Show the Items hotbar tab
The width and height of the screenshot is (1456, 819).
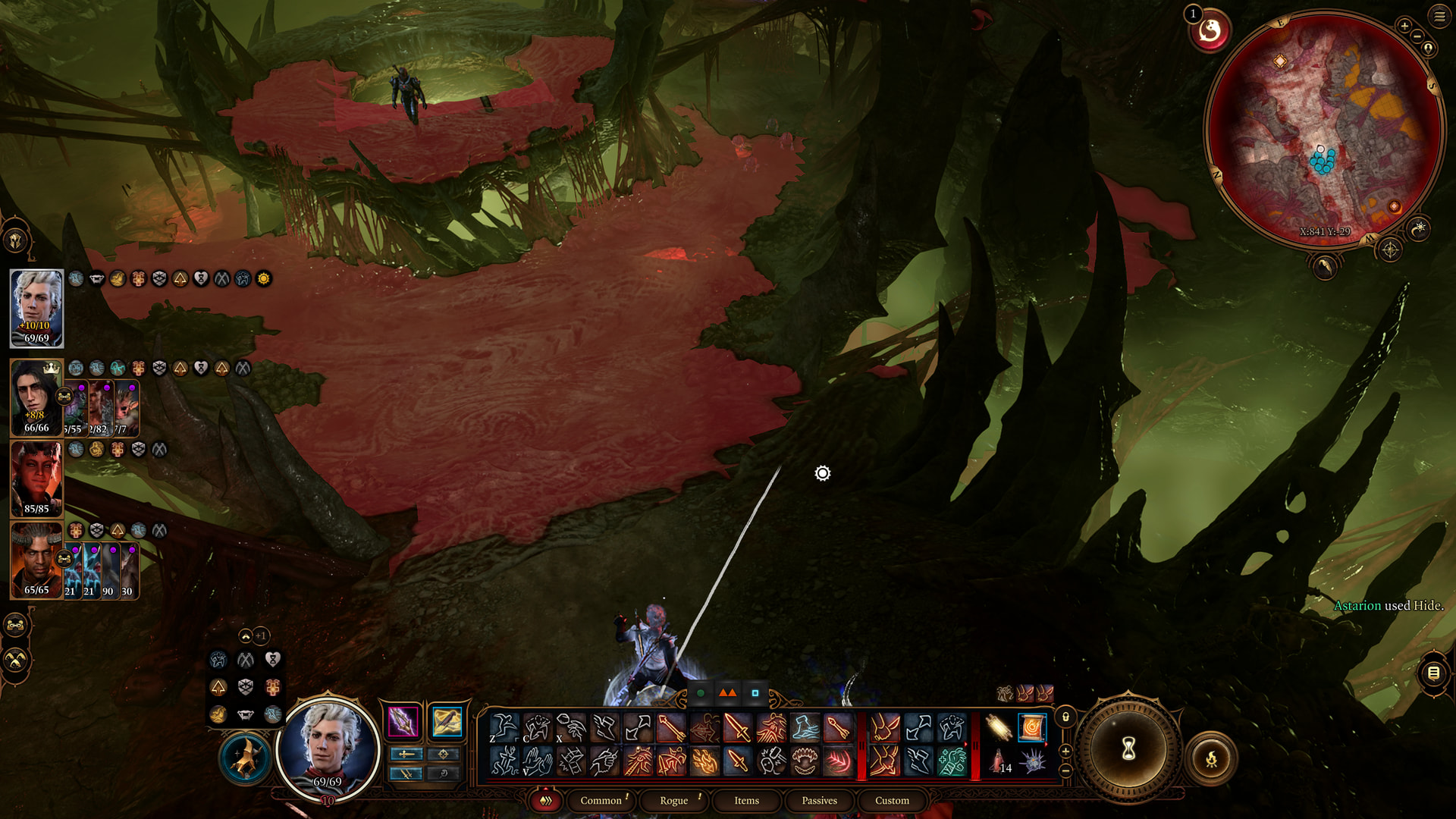(746, 800)
